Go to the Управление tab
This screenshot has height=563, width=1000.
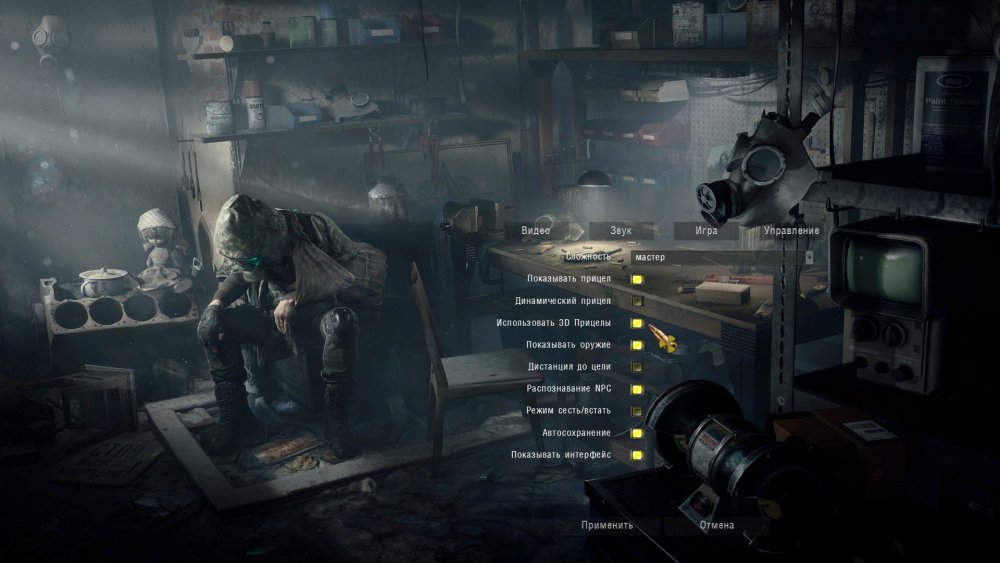click(x=791, y=231)
